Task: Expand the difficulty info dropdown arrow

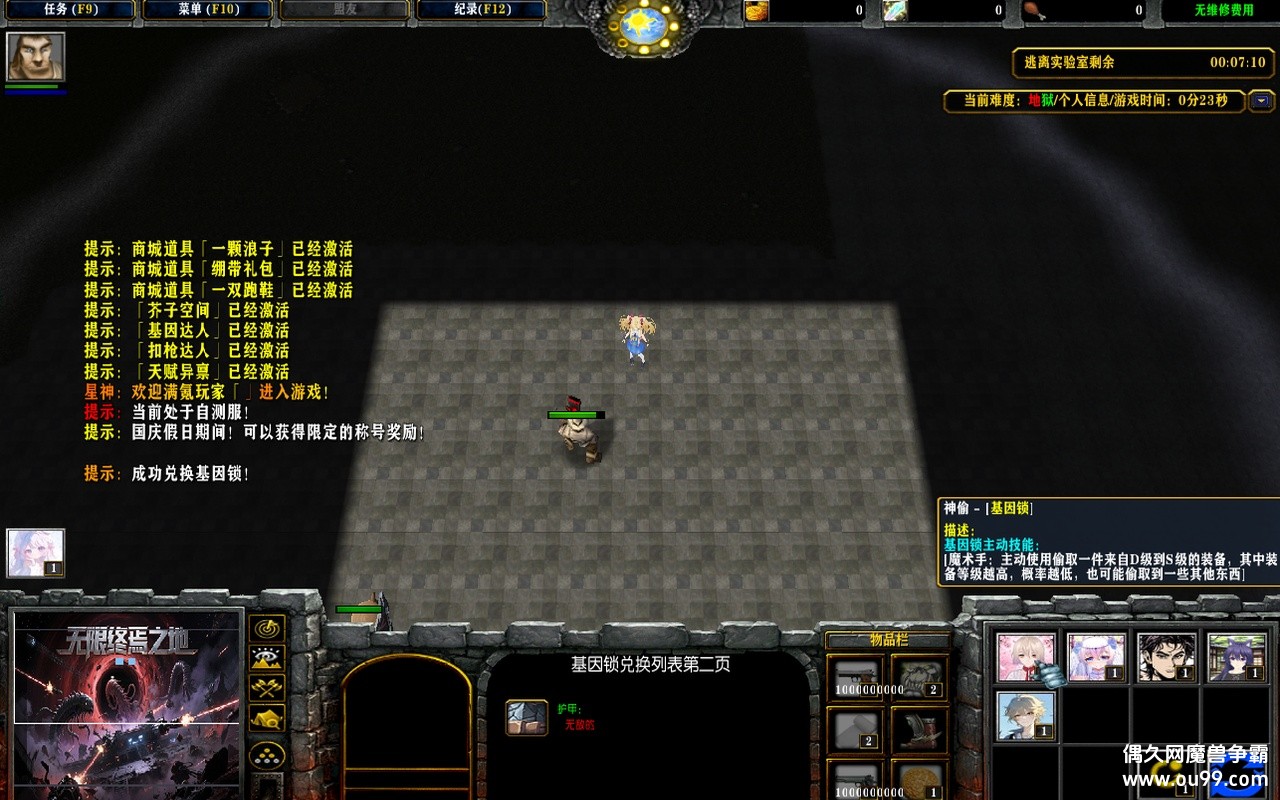Action: (1262, 101)
